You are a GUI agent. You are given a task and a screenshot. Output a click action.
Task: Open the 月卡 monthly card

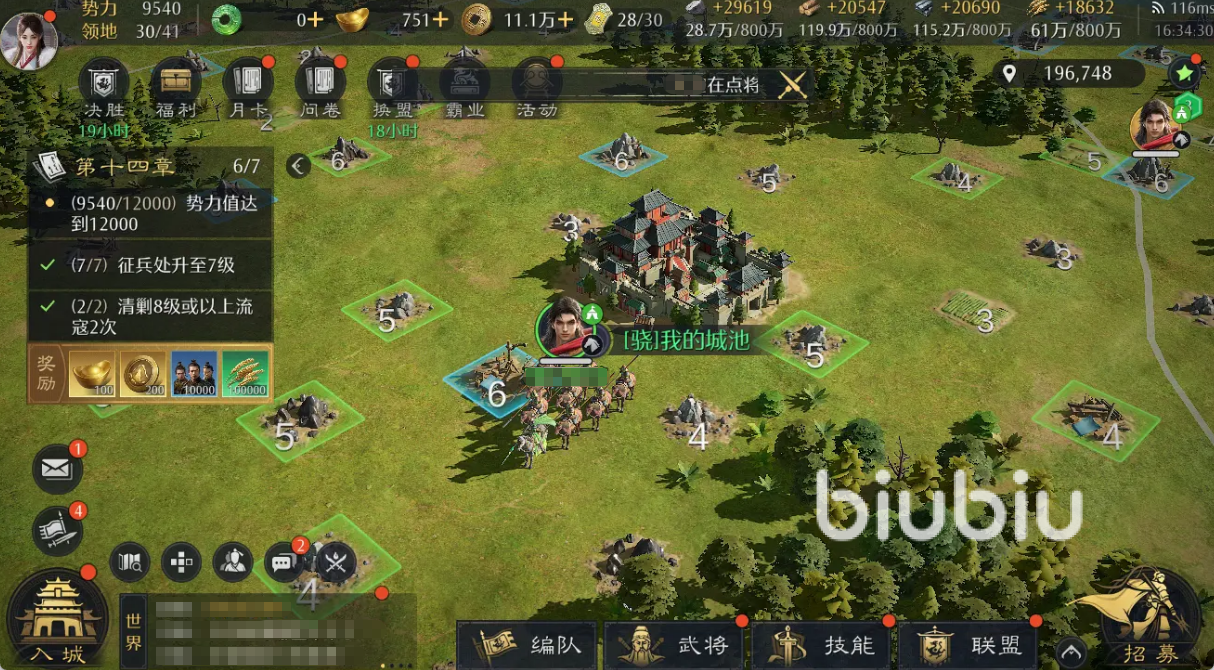247,82
